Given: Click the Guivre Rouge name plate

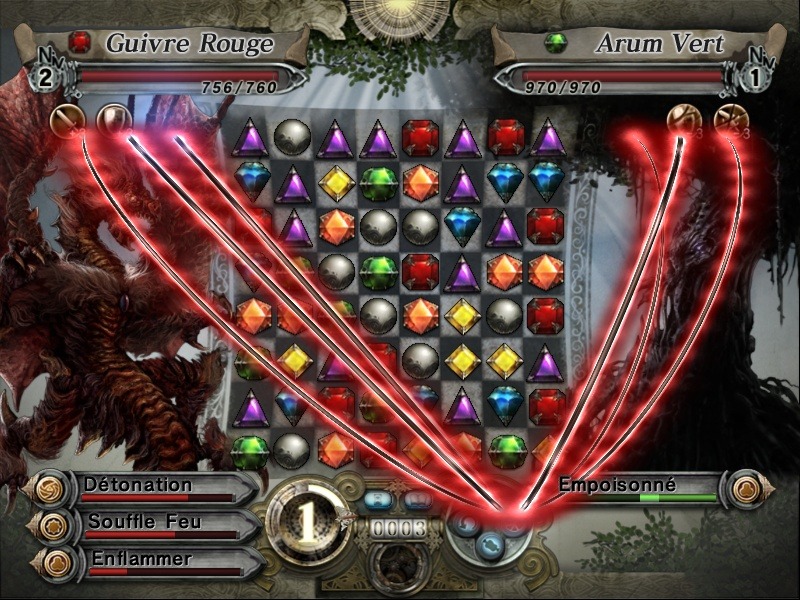Looking at the screenshot, I should [188, 45].
